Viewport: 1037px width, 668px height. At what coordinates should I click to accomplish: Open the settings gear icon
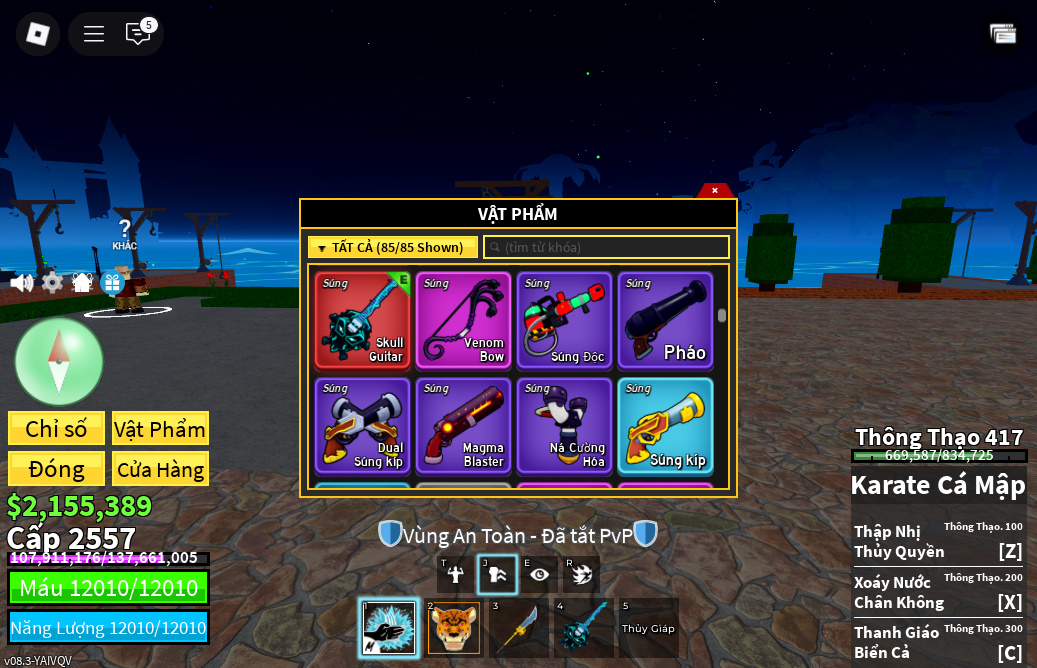click(52, 283)
